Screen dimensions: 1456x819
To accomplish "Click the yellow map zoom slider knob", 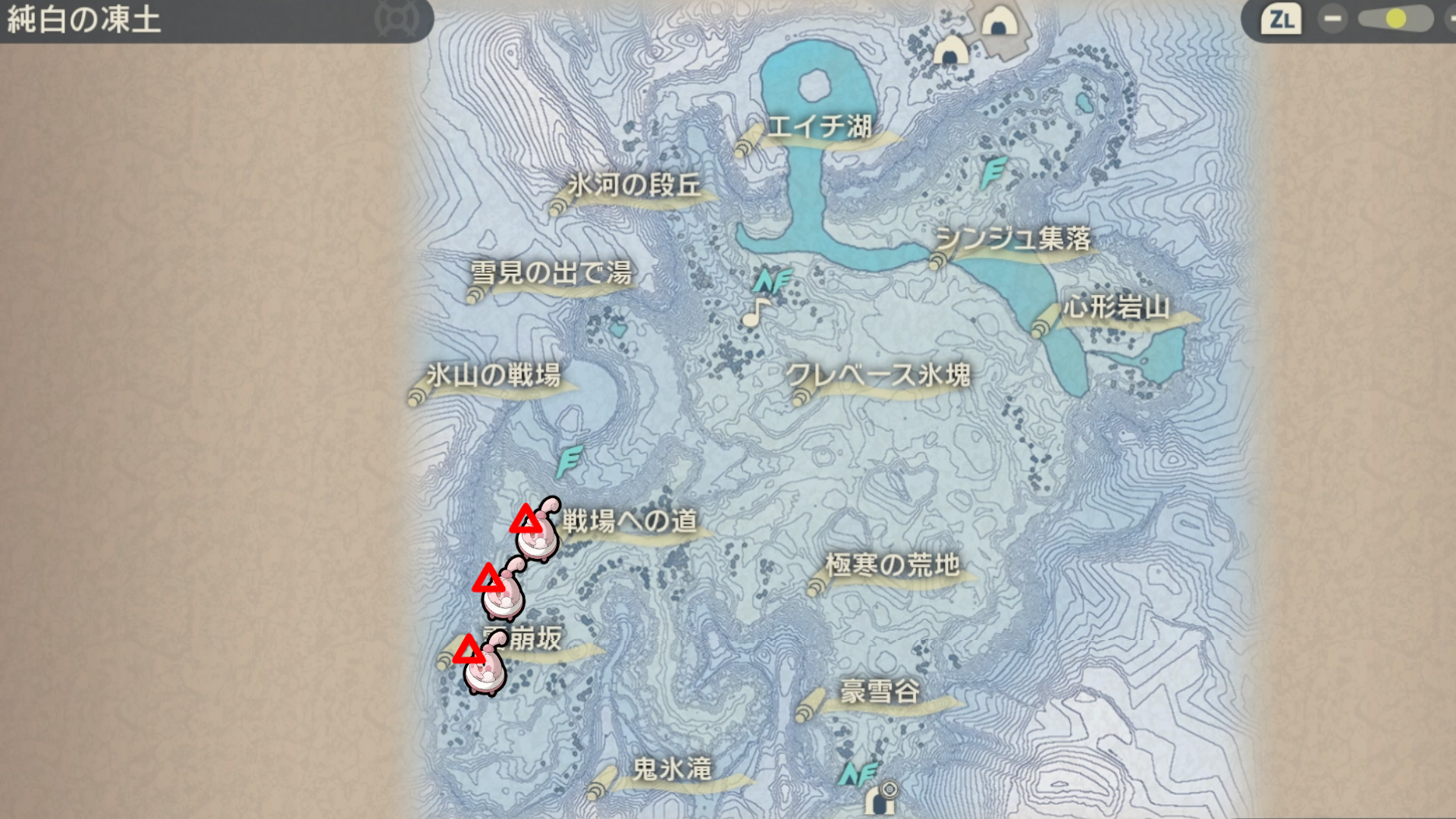I will [1395, 19].
